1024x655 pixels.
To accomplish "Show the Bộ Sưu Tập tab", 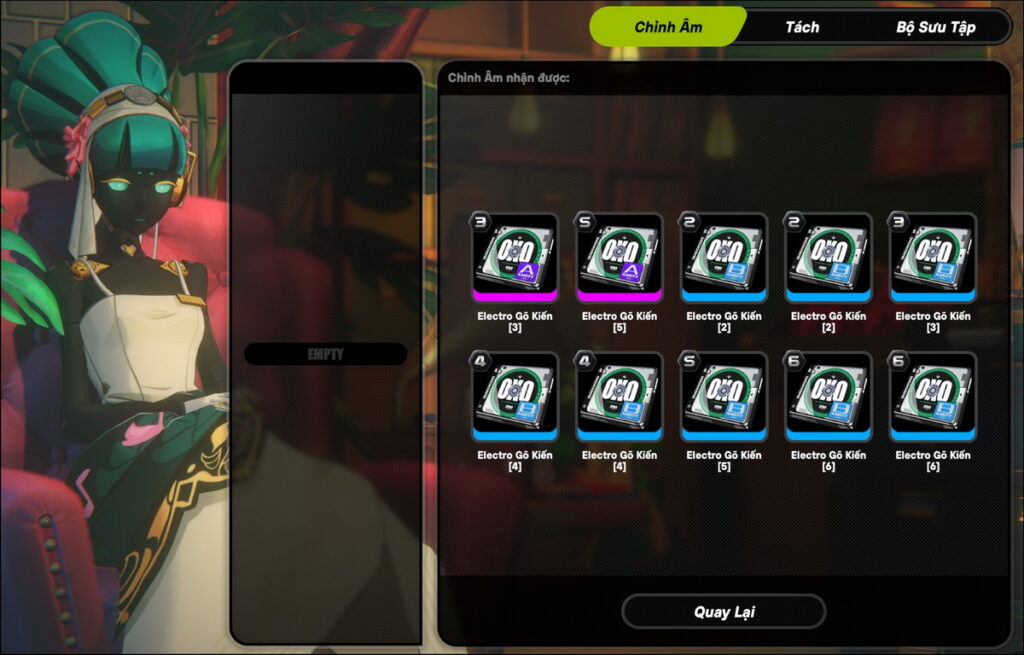I will [x=935, y=27].
